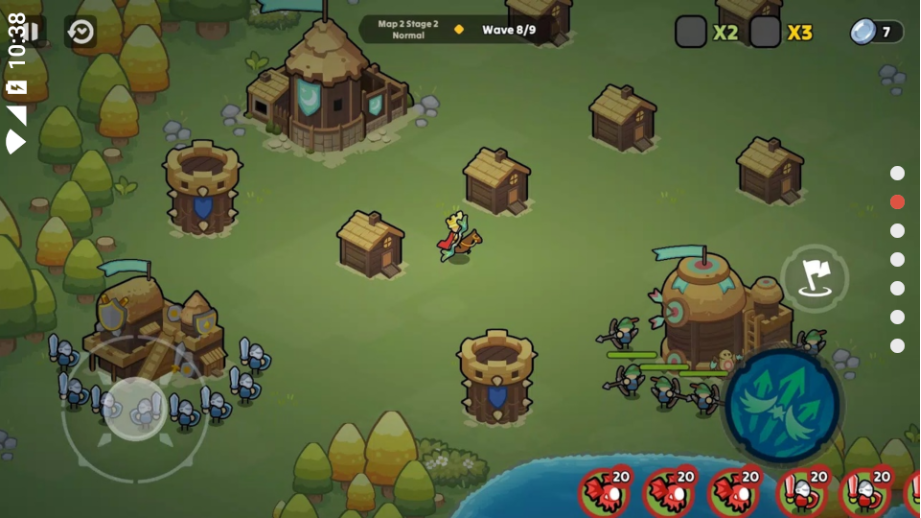The width and height of the screenshot is (921, 518).
Task: Pause the game
Action: 32,32
